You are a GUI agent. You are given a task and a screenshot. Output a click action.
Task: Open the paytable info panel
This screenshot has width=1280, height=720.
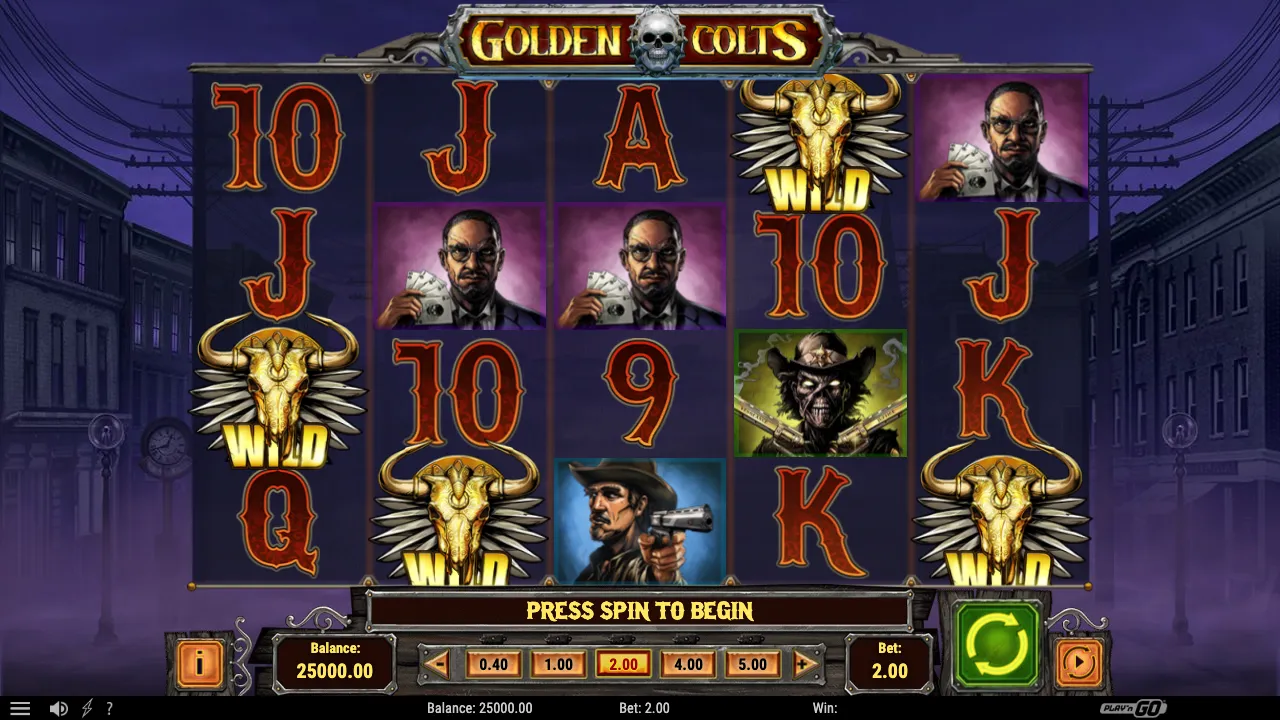coord(198,661)
